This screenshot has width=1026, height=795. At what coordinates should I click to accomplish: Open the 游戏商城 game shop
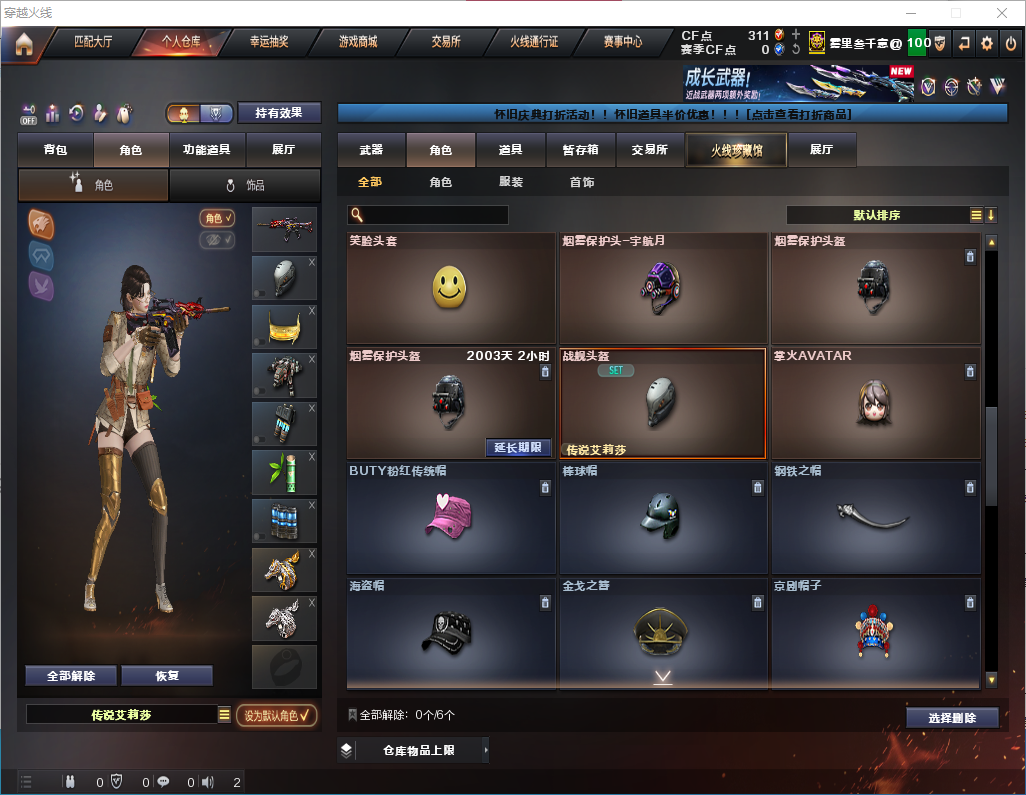pyautogui.click(x=358, y=42)
